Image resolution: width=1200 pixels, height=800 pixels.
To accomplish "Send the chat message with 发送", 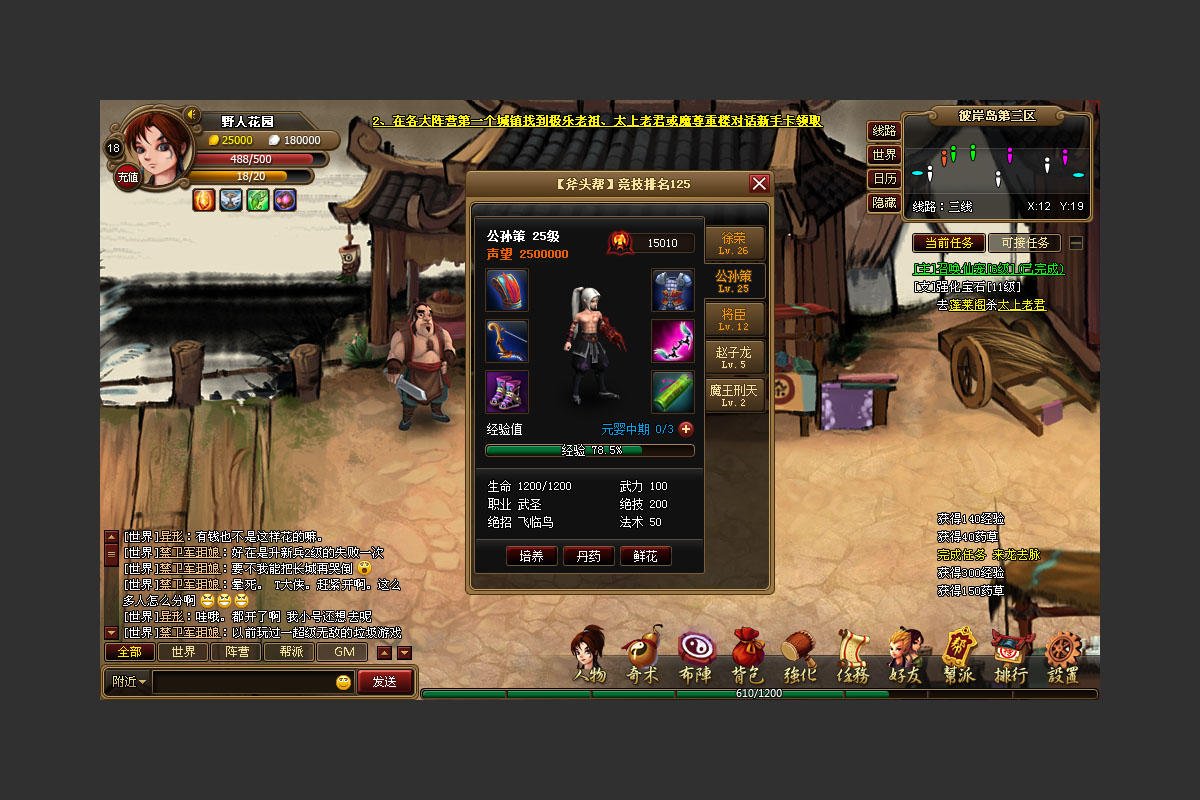I will [x=385, y=682].
